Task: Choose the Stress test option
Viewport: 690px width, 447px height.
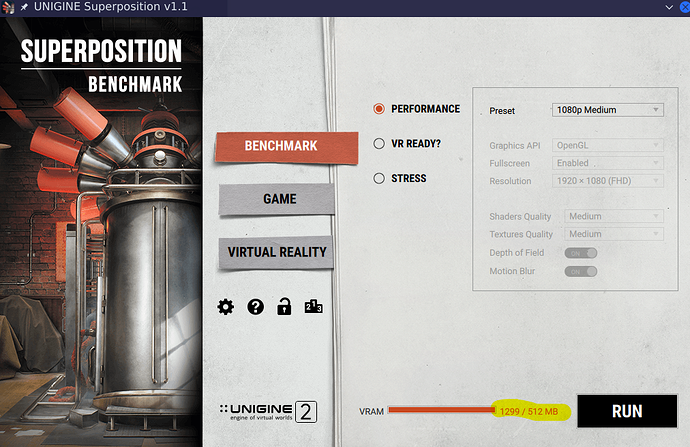Action: coord(379,178)
